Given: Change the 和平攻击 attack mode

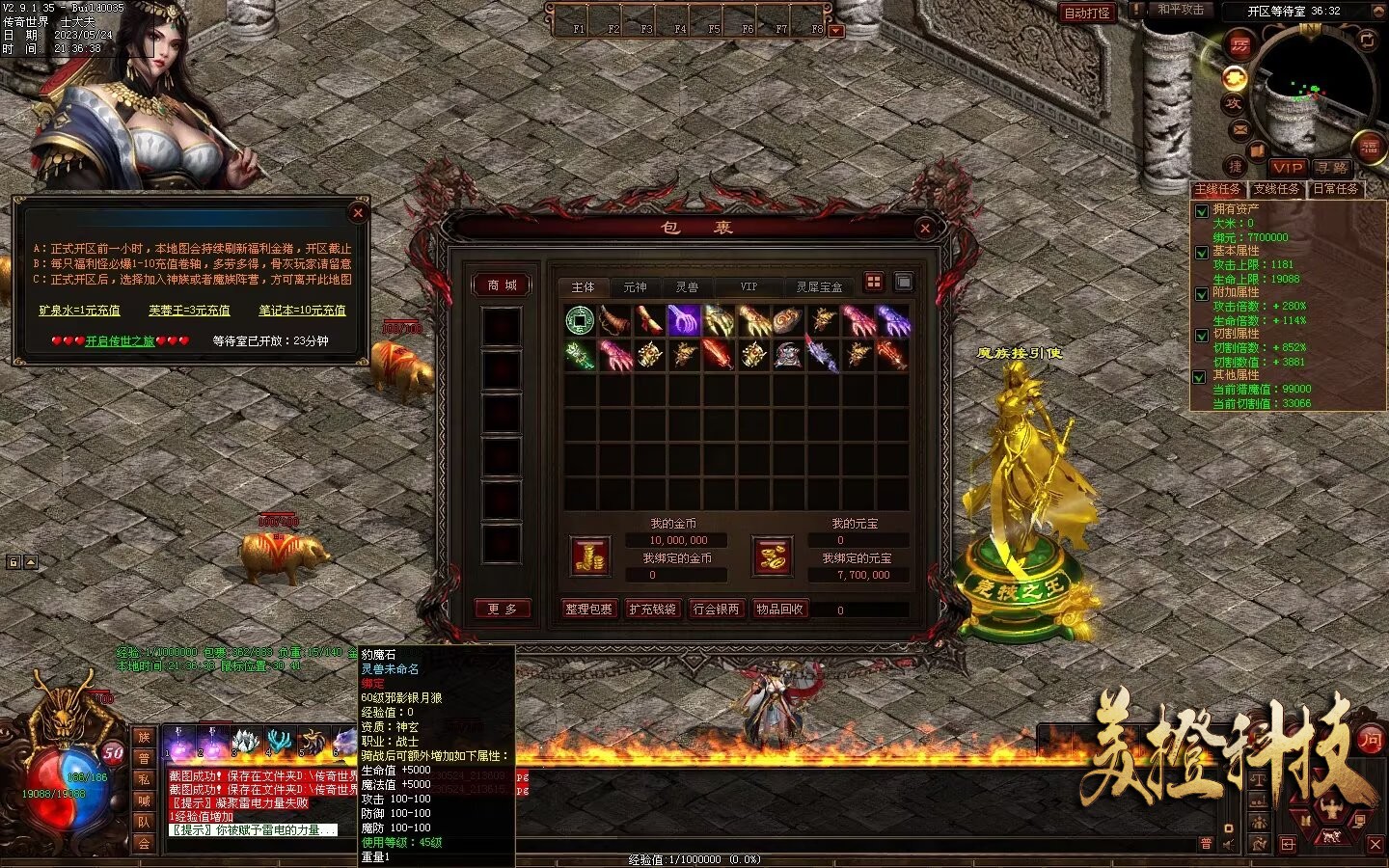Looking at the screenshot, I should click(x=1181, y=10).
